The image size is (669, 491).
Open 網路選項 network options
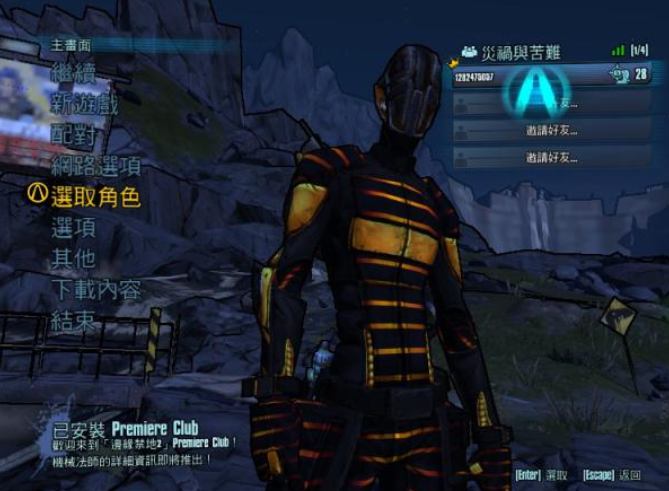coord(95,166)
